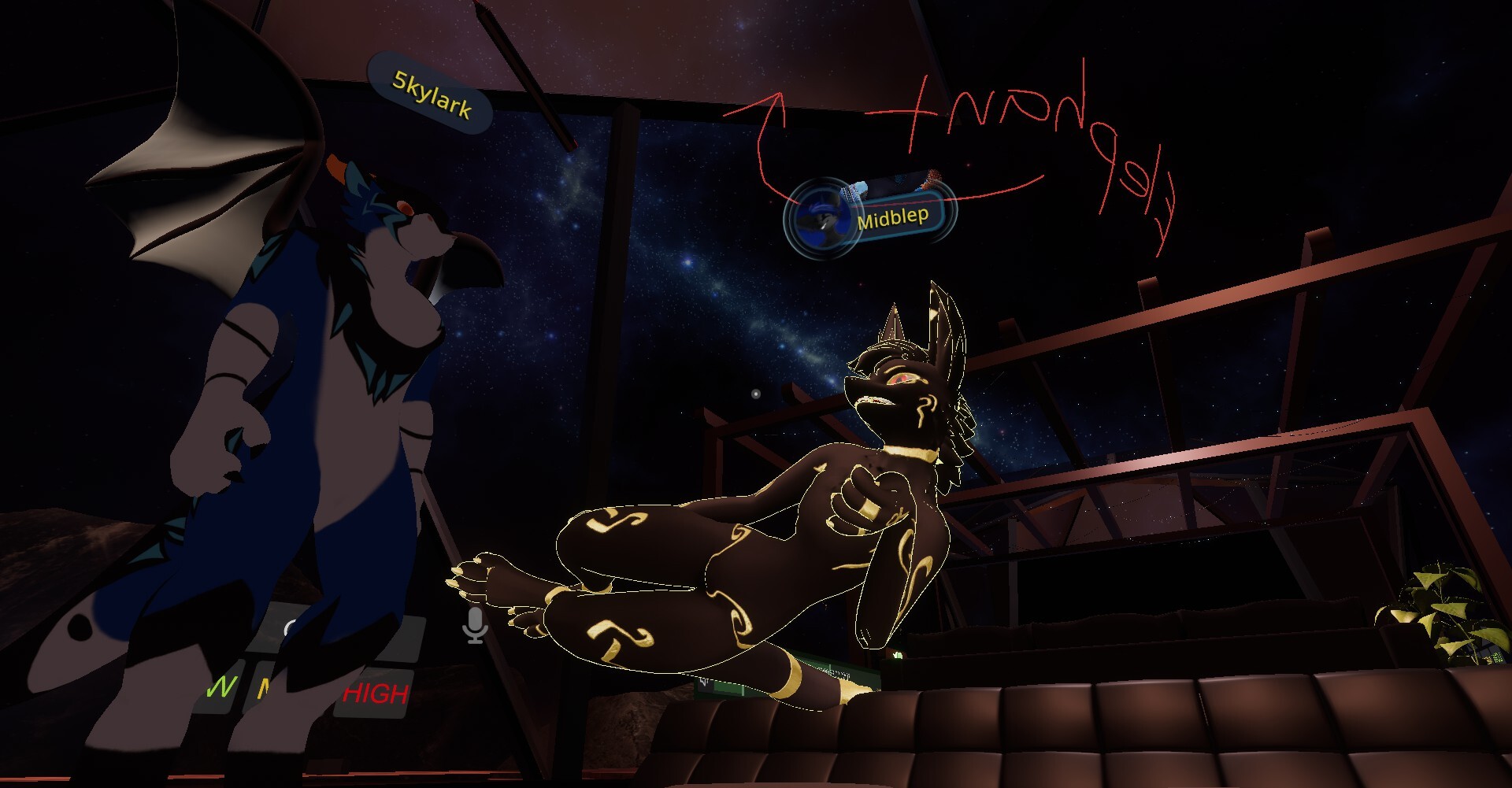
Task: Open Midblep's nameplate
Action: pos(891,216)
